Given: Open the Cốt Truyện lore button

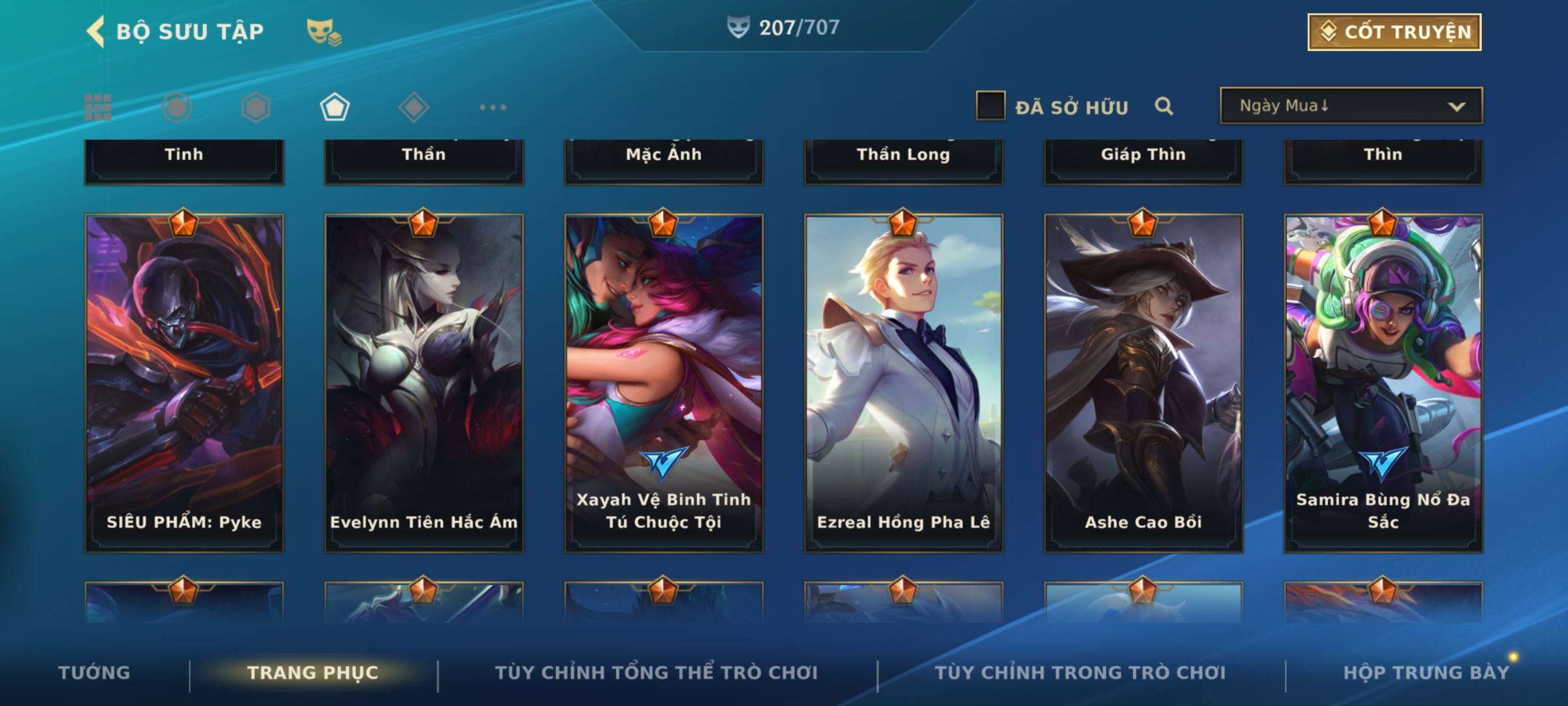Looking at the screenshot, I should (x=1394, y=31).
